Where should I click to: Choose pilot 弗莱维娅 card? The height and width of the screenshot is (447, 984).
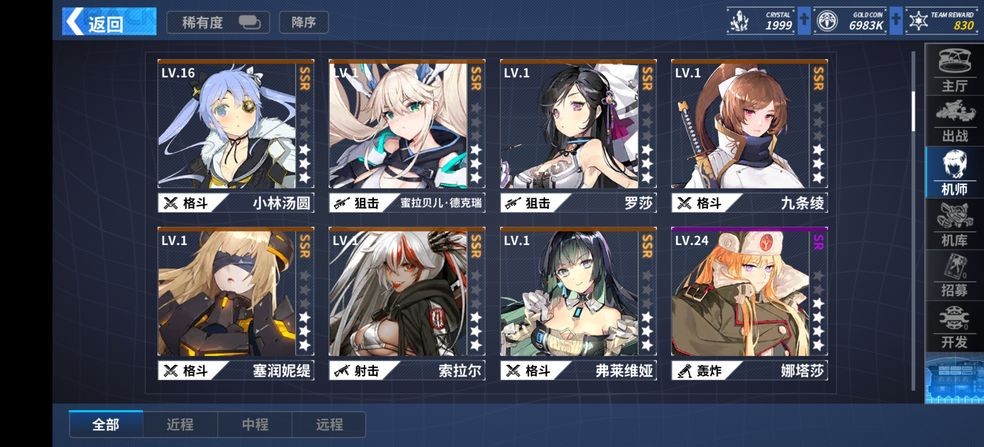(579, 303)
